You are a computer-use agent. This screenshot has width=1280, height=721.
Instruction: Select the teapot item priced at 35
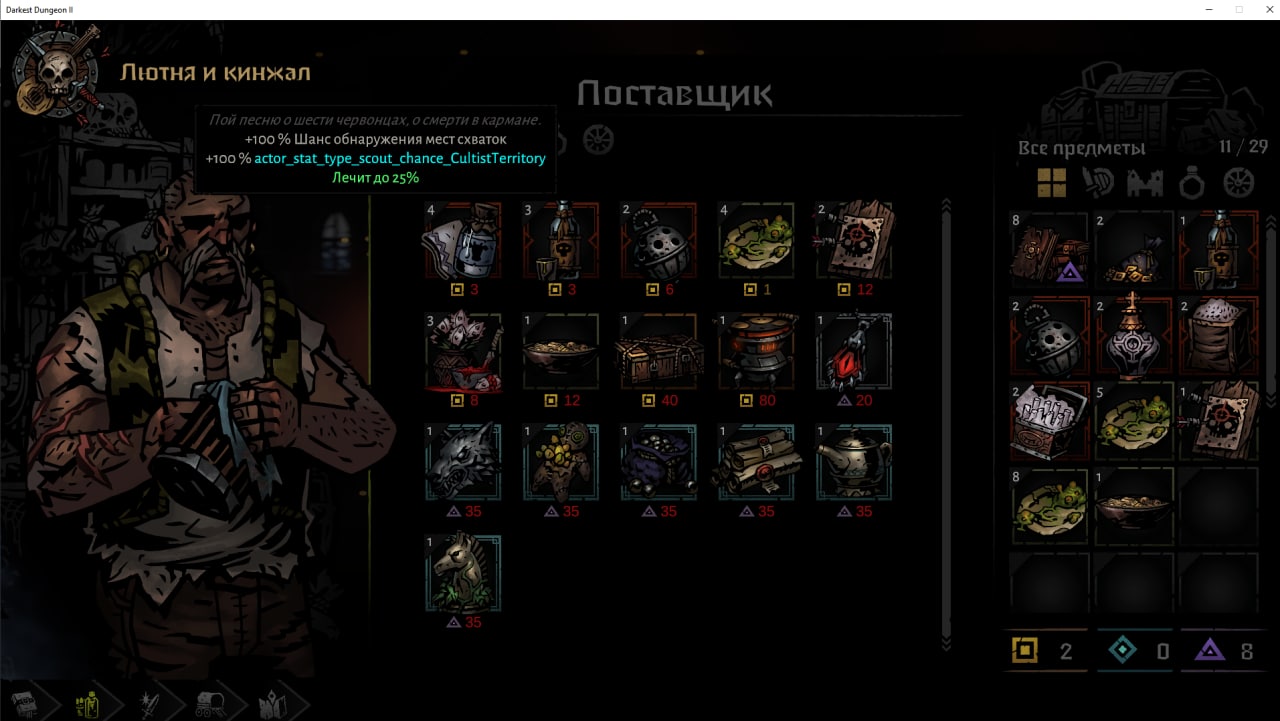tap(853, 462)
